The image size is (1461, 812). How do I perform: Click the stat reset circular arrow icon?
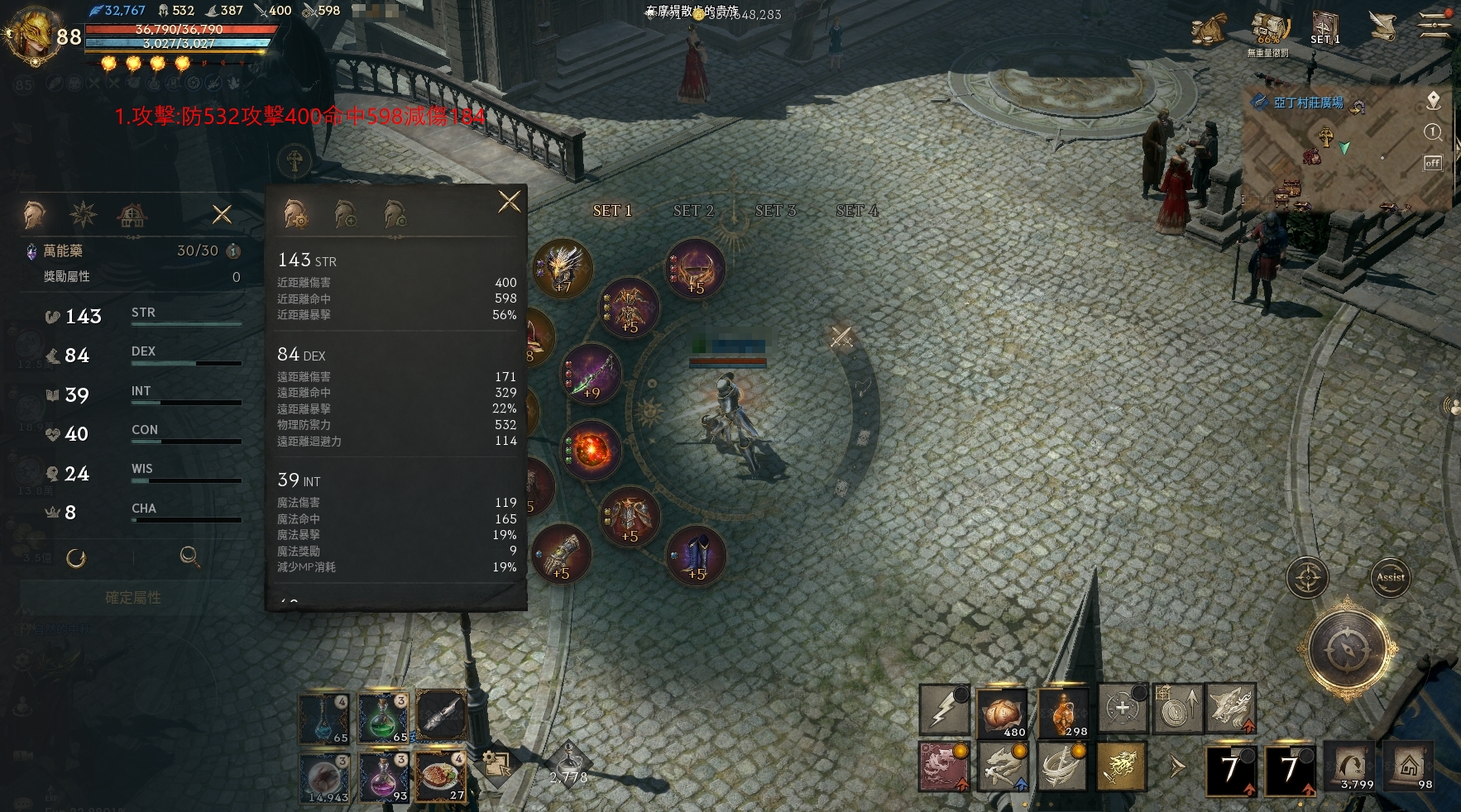[x=76, y=558]
